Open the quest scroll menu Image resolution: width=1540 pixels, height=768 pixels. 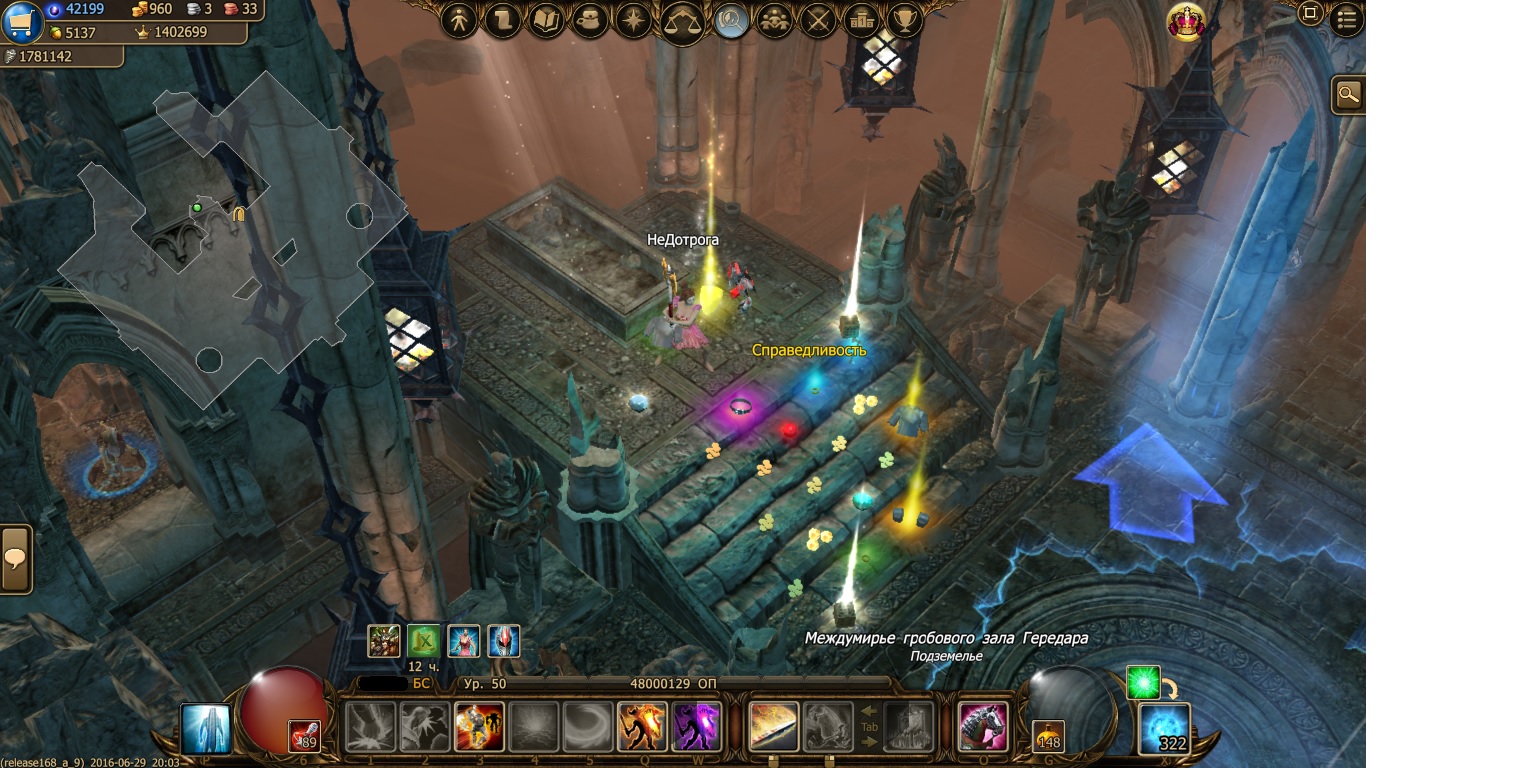(503, 20)
